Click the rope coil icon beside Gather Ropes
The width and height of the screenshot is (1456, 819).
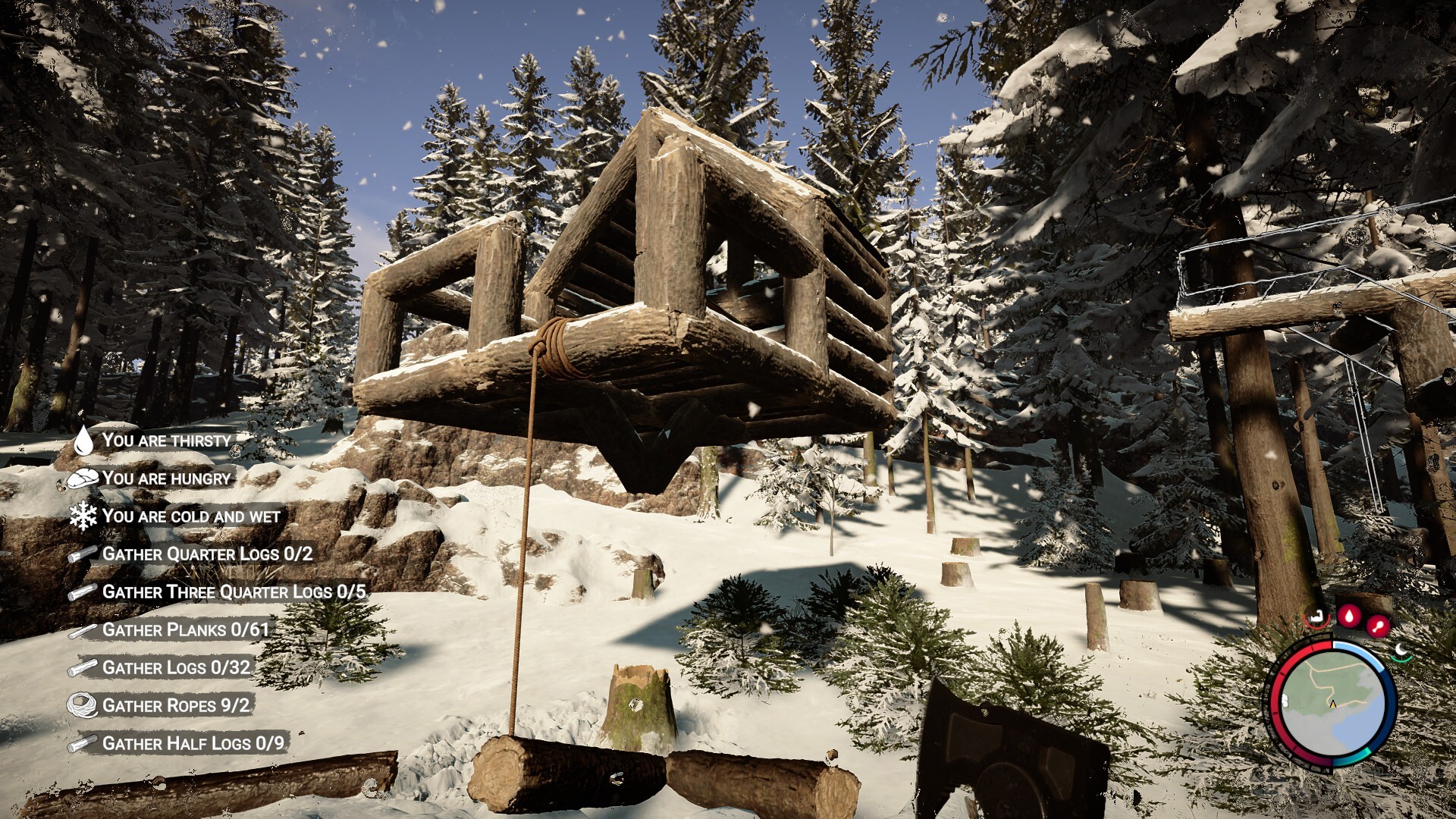click(83, 703)
